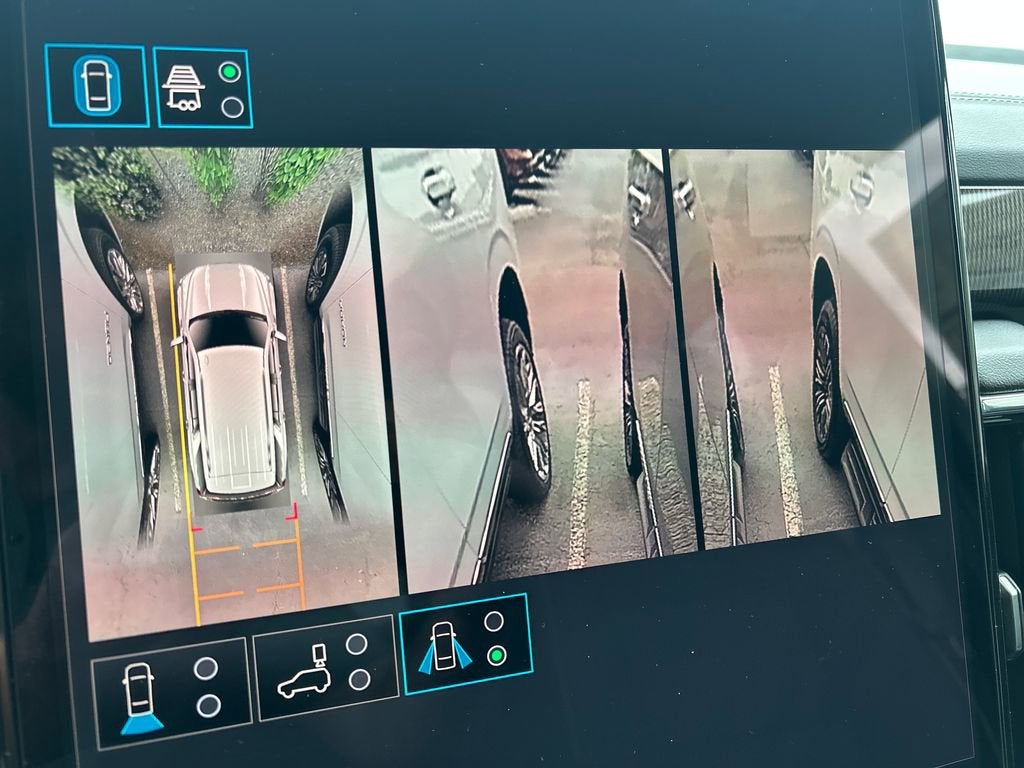Select the overhead car view button

pyautogui.click(x=97, y=86)
